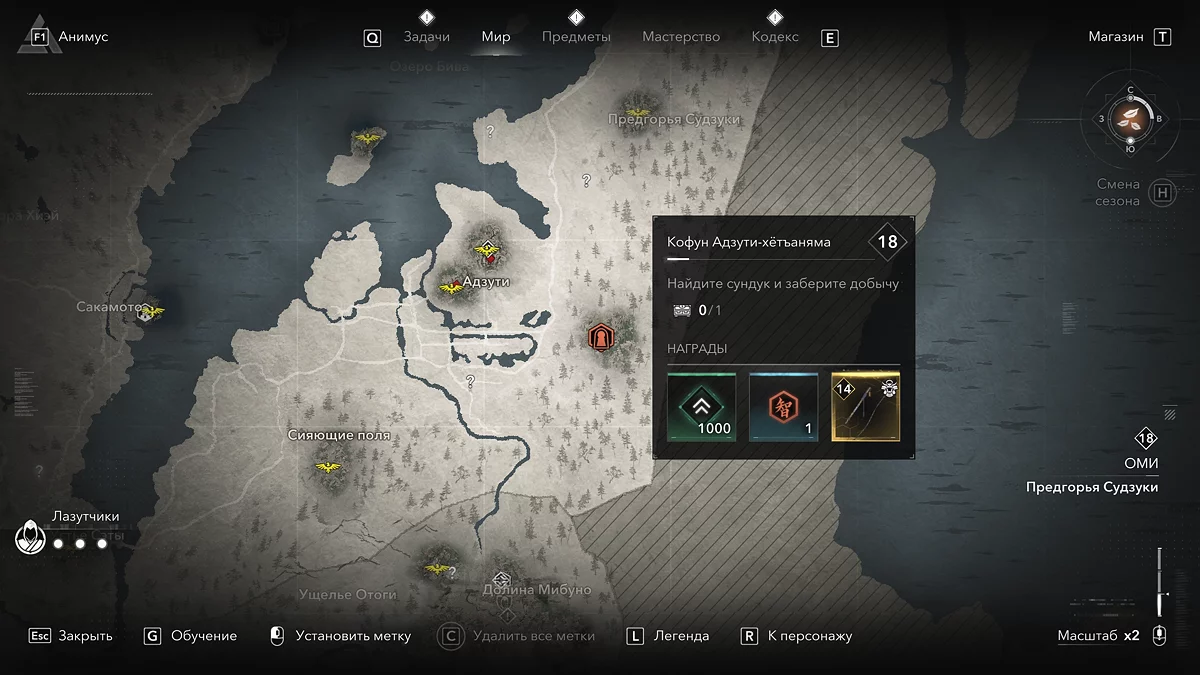Open the Кодекс tab
The image size is (1200, 675).
coord(775,37)
